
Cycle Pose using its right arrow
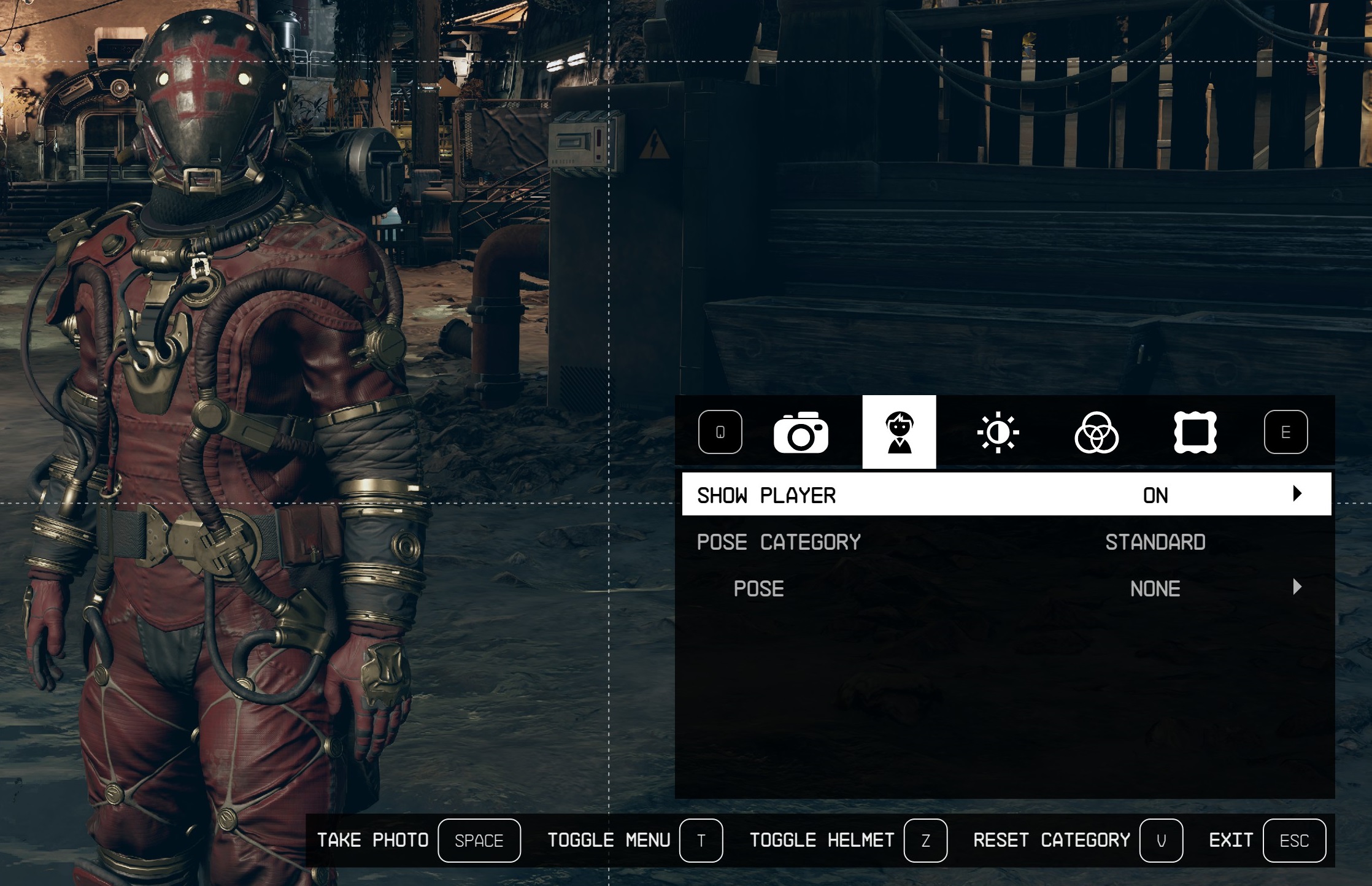[1297, 587]
